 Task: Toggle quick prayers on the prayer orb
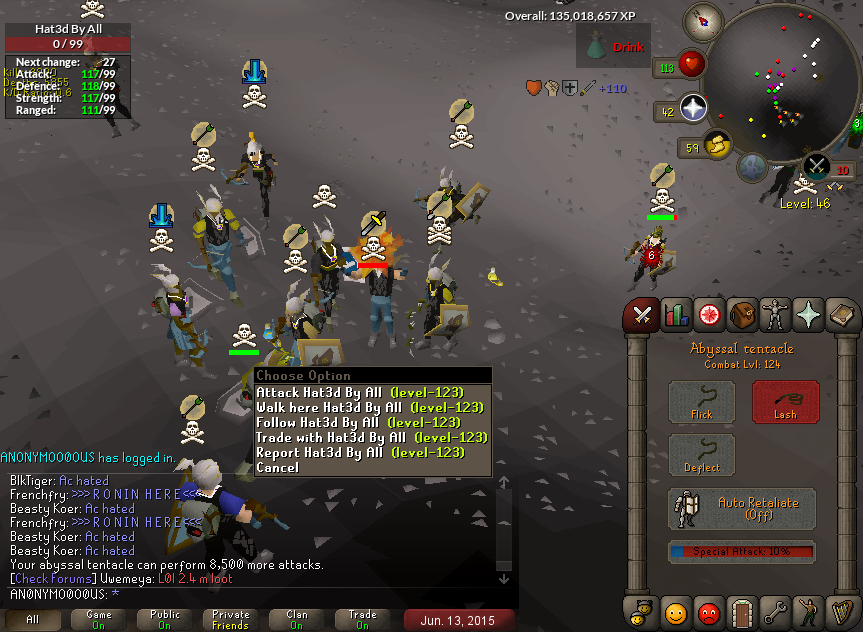692,109
